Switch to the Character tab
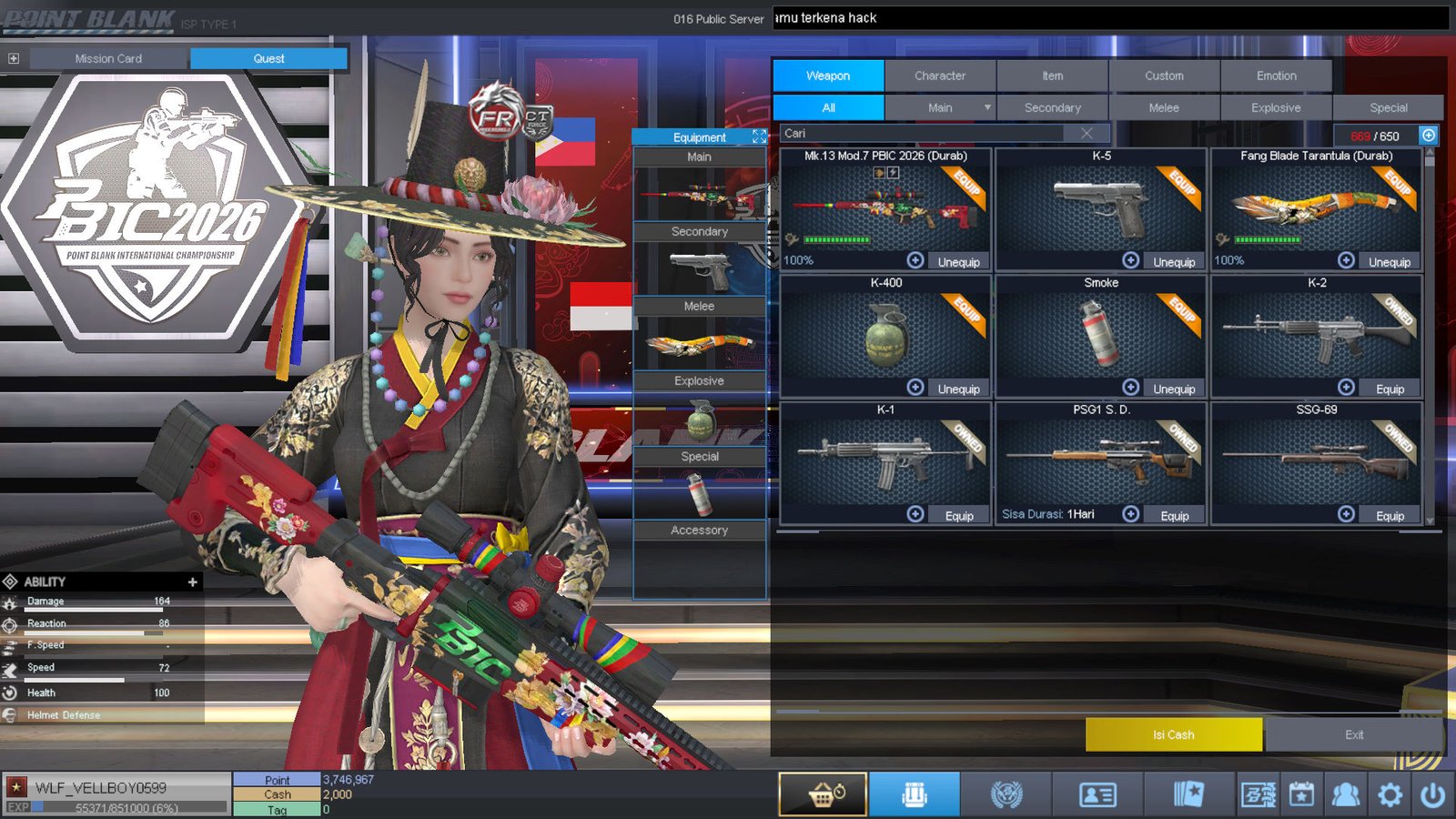The height and width of the screenshot is (819, 1456). coord(940,76)
